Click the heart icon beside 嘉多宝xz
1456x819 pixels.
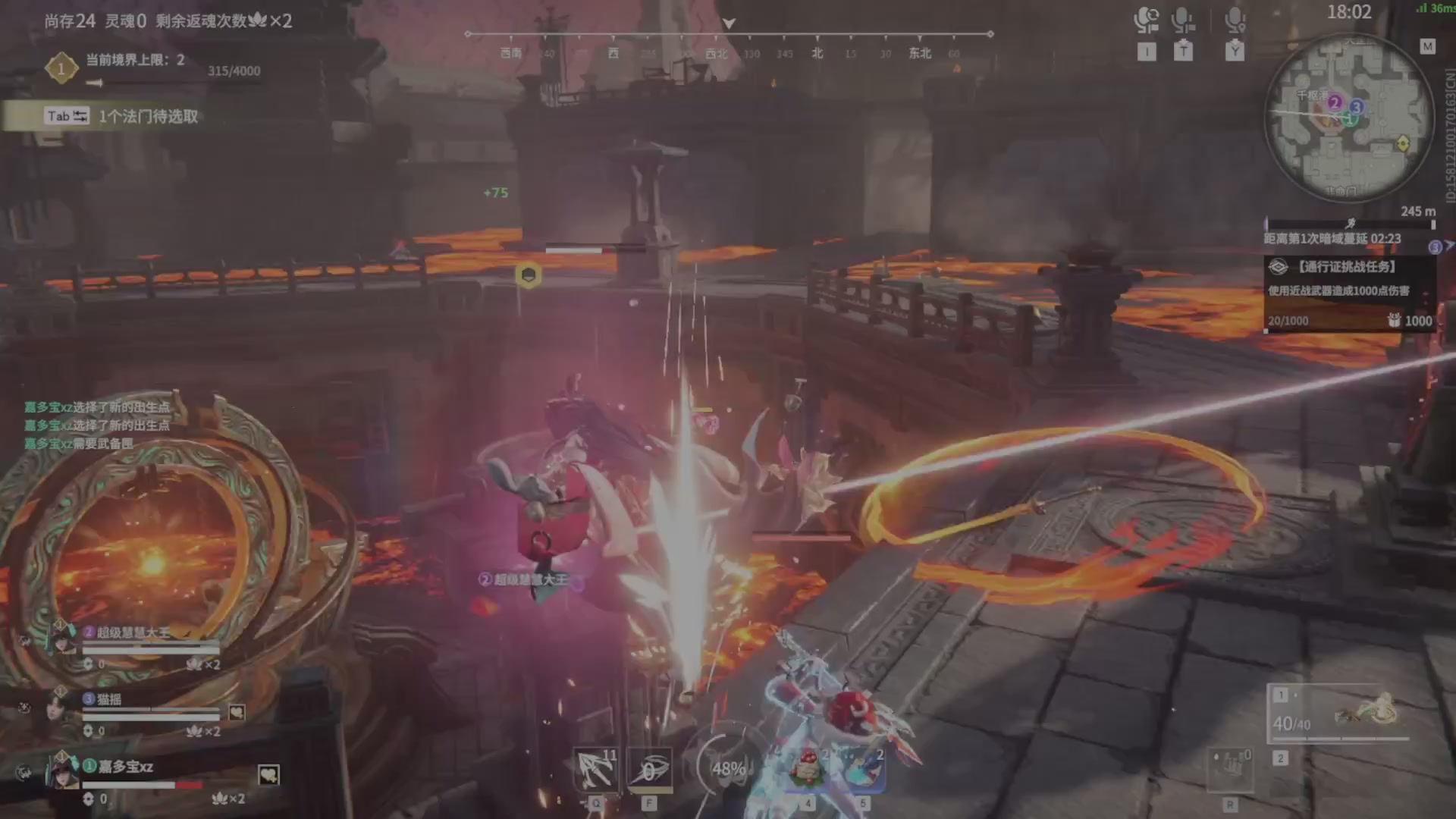268,775
